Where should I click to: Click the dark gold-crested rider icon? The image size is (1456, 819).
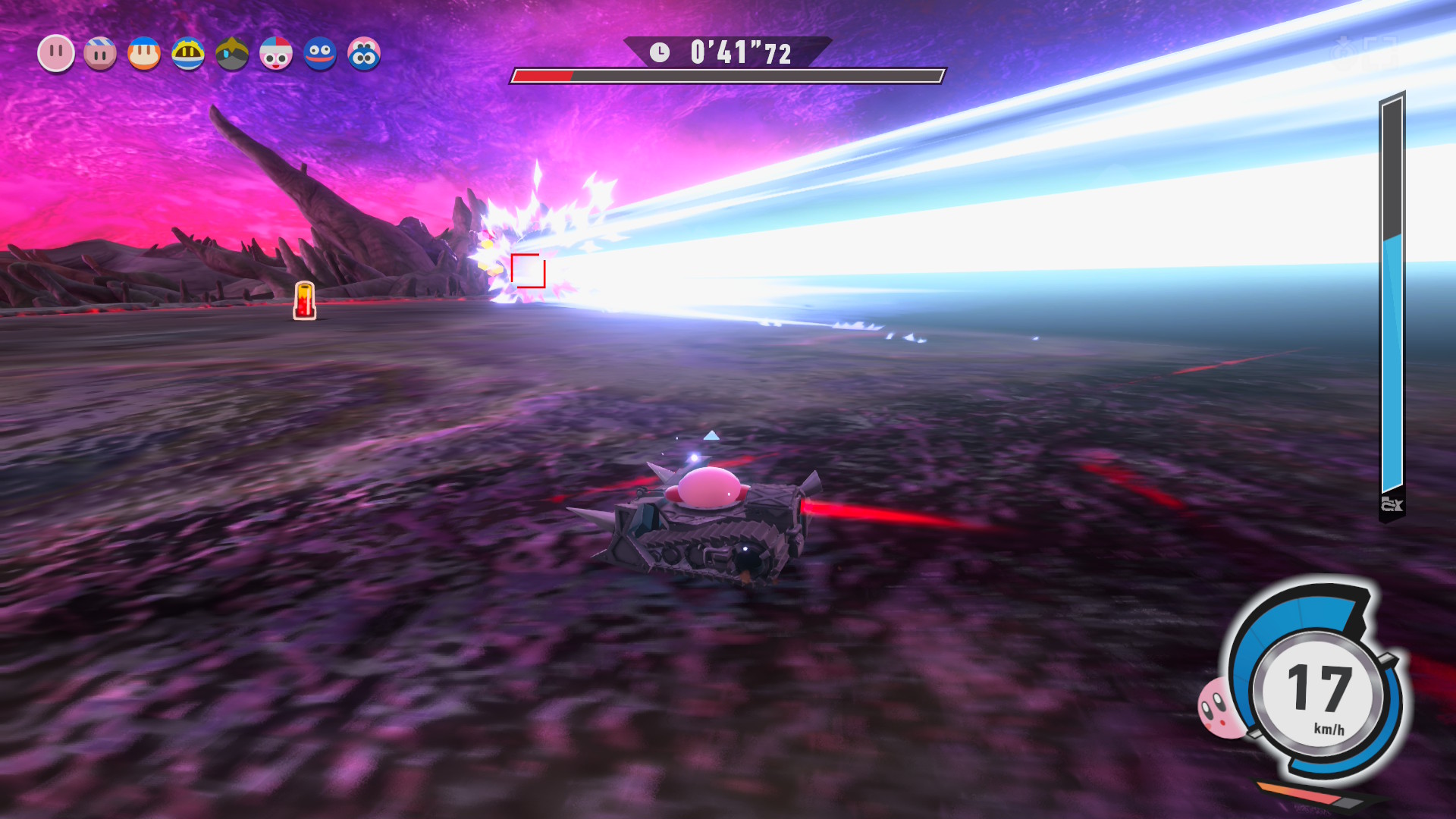pos(232,54)
